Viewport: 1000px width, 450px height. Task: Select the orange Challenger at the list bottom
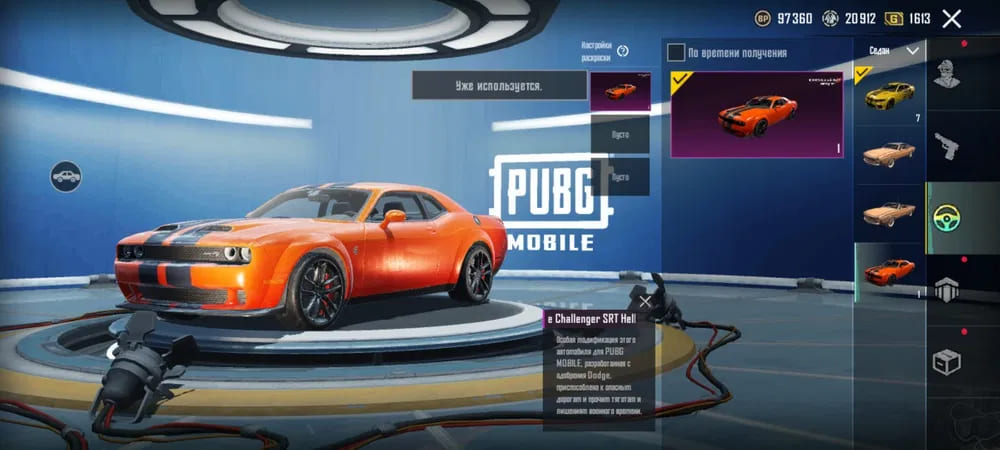[890, 270]
